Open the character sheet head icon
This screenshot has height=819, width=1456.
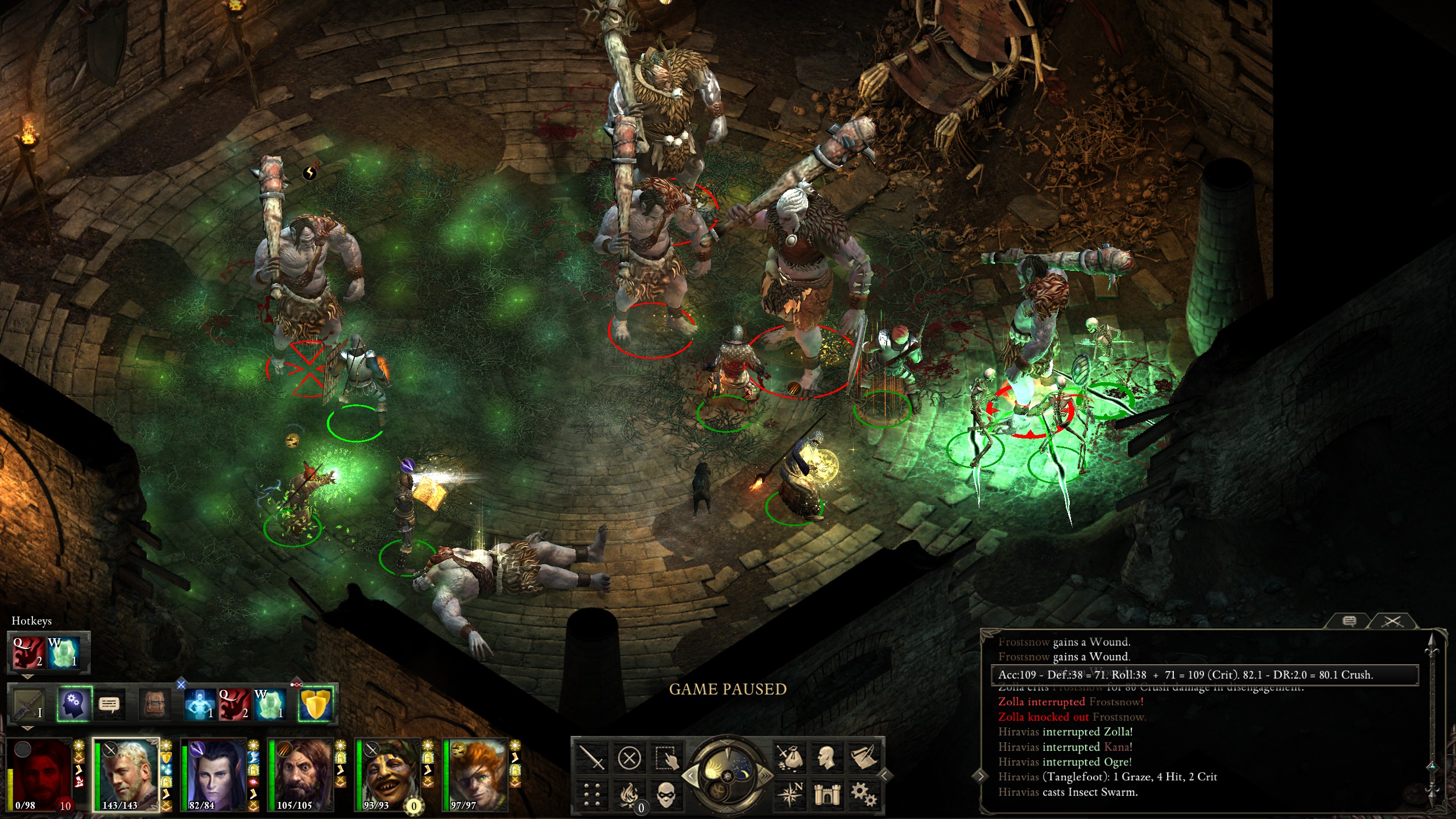826,758
